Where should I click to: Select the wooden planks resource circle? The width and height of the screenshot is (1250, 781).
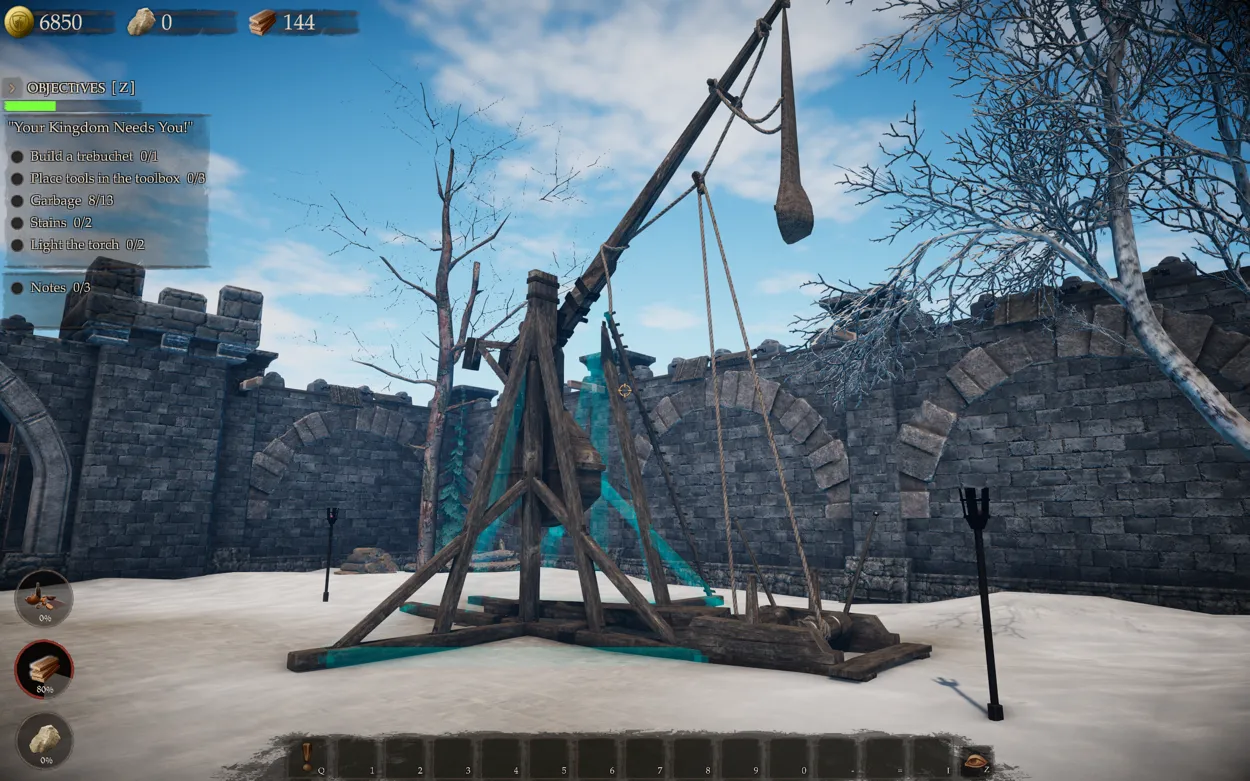[x=44, y=668]
